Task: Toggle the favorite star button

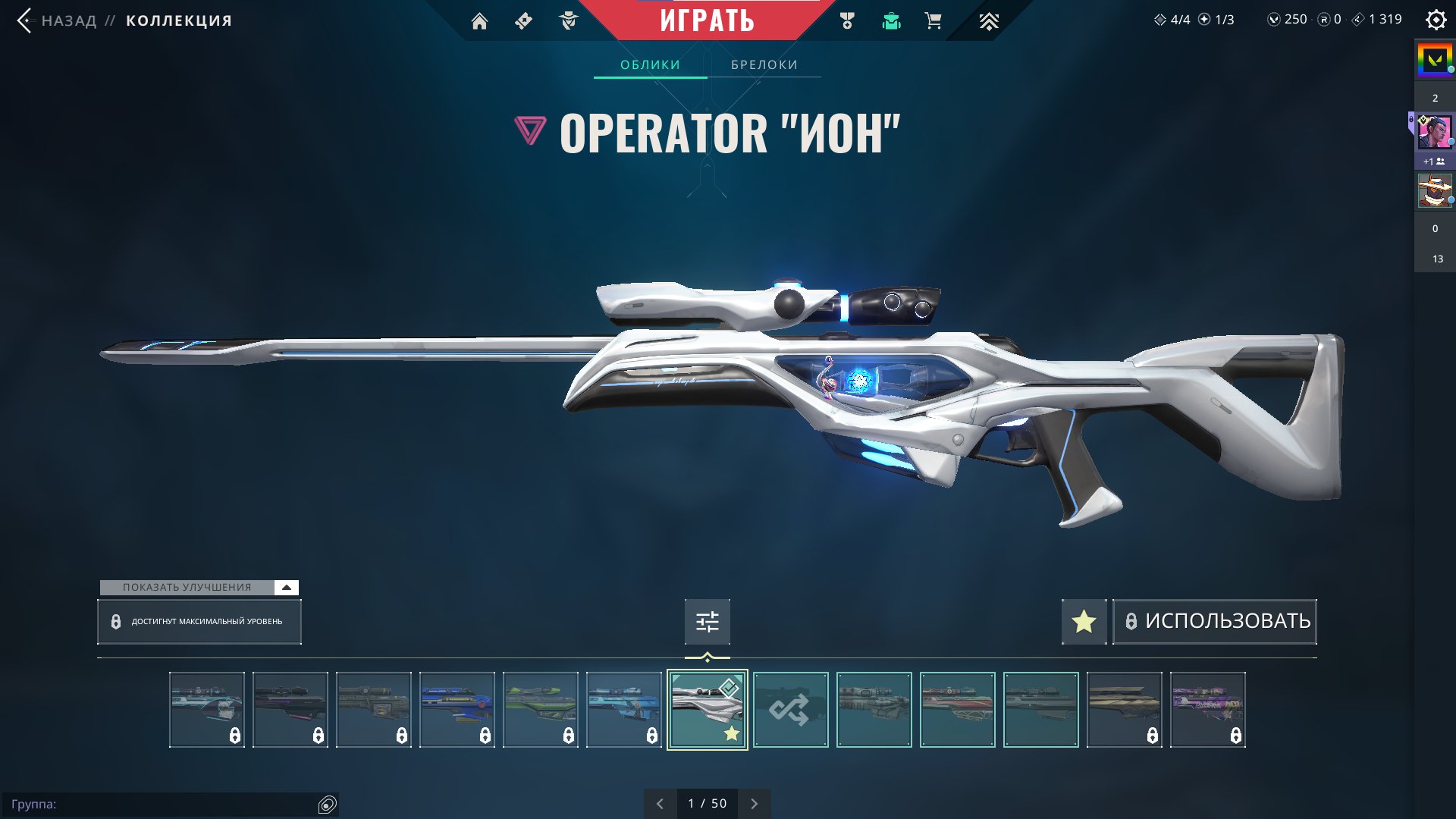Action: 1084,622
